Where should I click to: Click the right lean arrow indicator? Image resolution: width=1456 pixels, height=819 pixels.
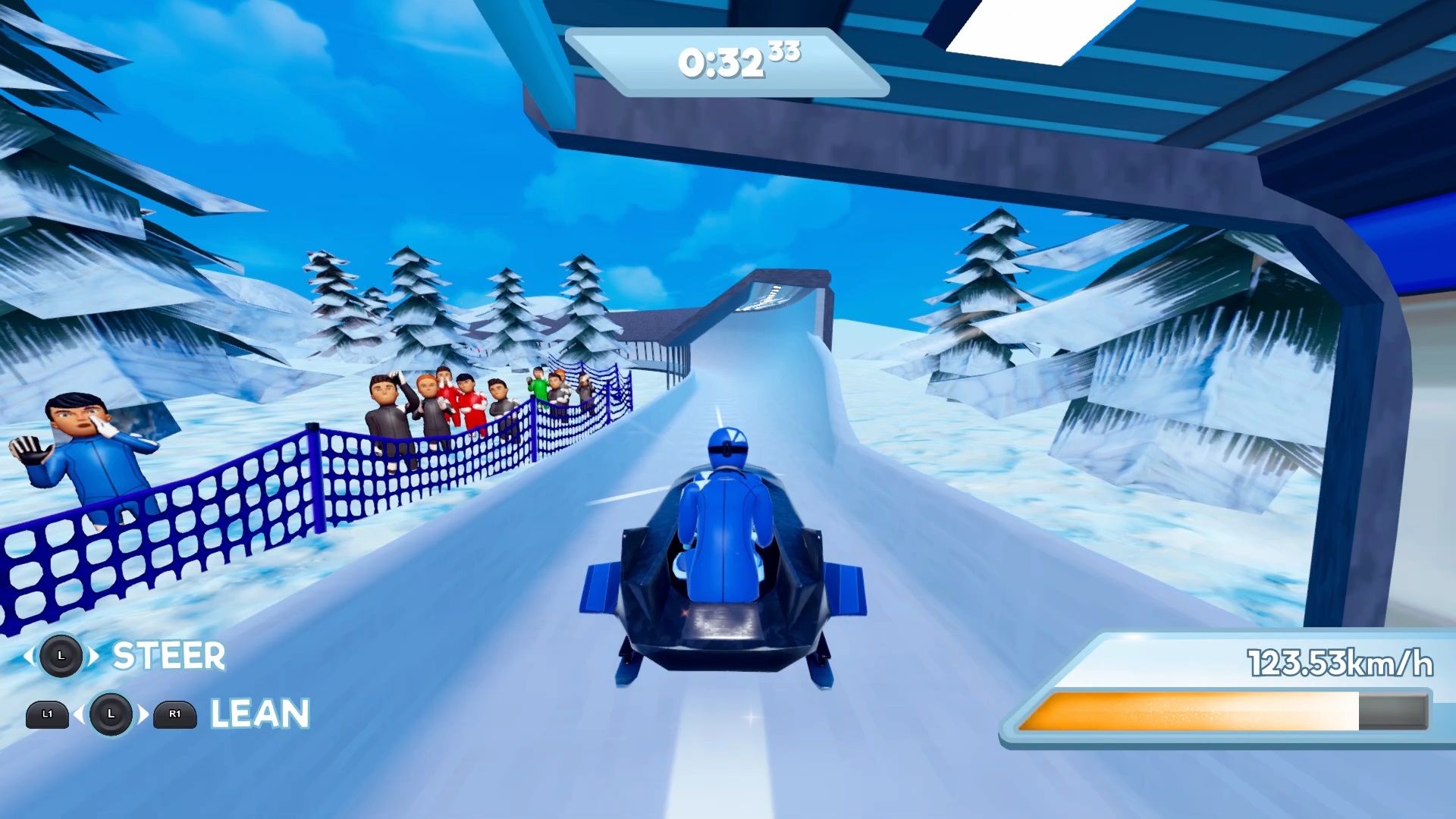143,714
